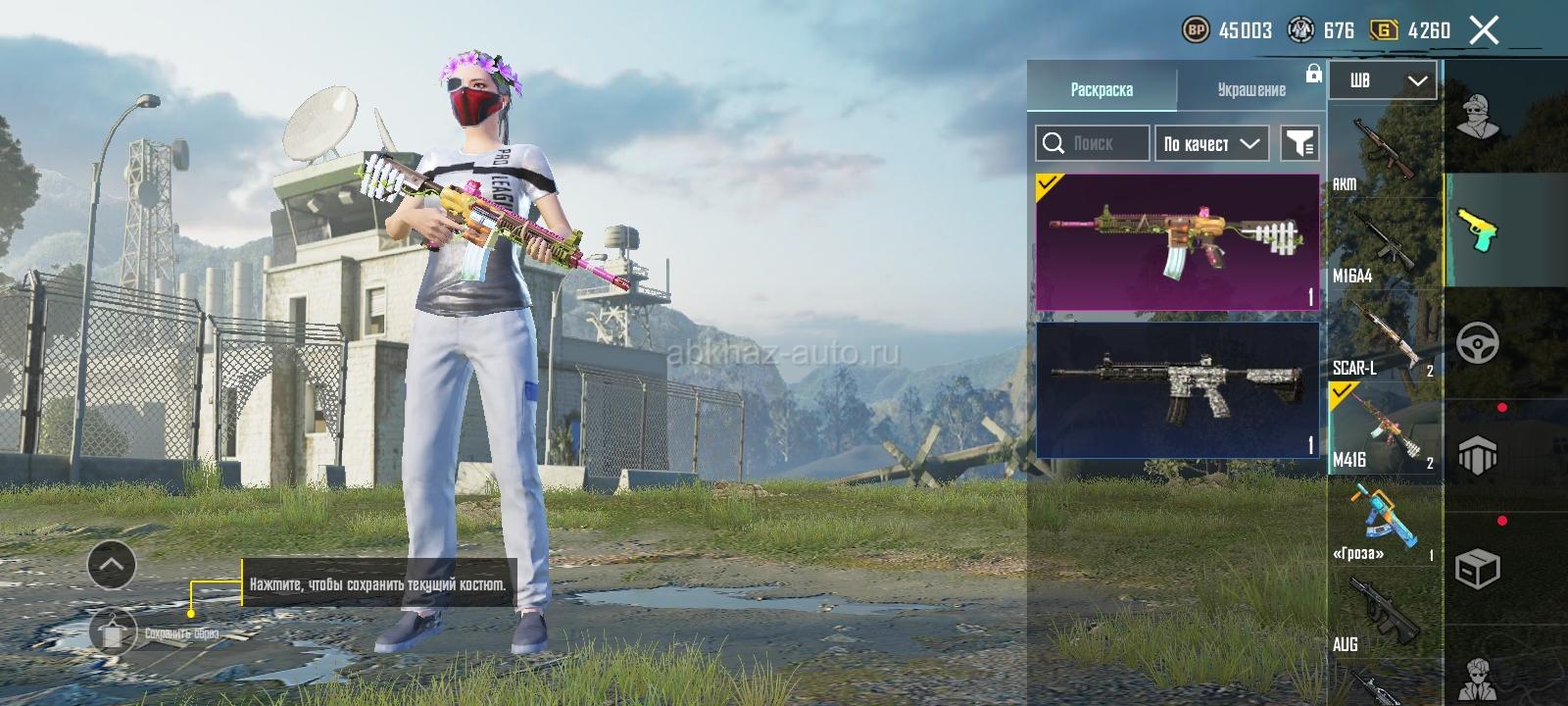Image resolution: width=1568 pixels, height=706 pixels.
Task: Select the pink and gold M416 skin
Action: 1177,242
